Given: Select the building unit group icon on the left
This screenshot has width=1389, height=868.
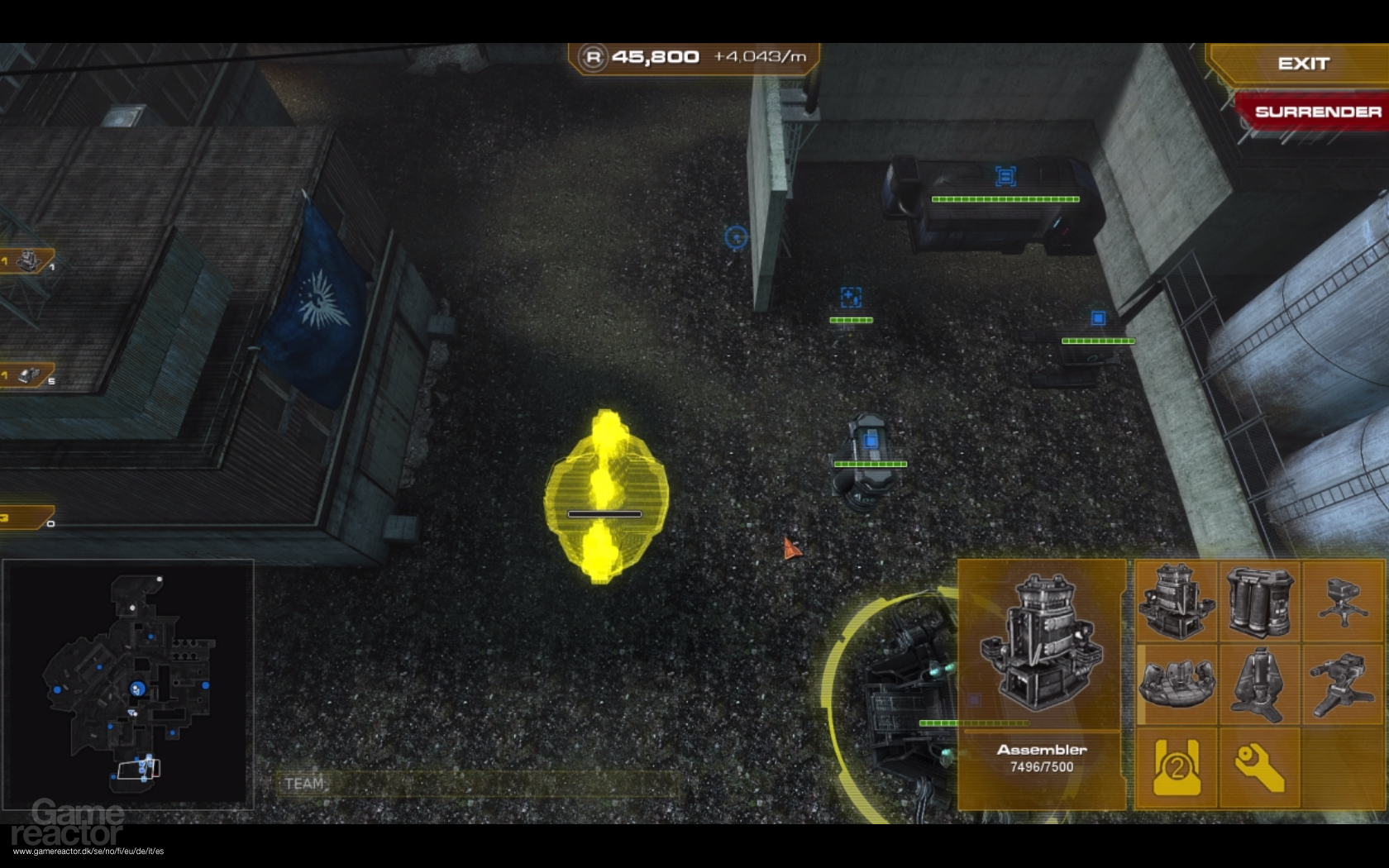Looking at the screenshot, I should tap(26, 260).
